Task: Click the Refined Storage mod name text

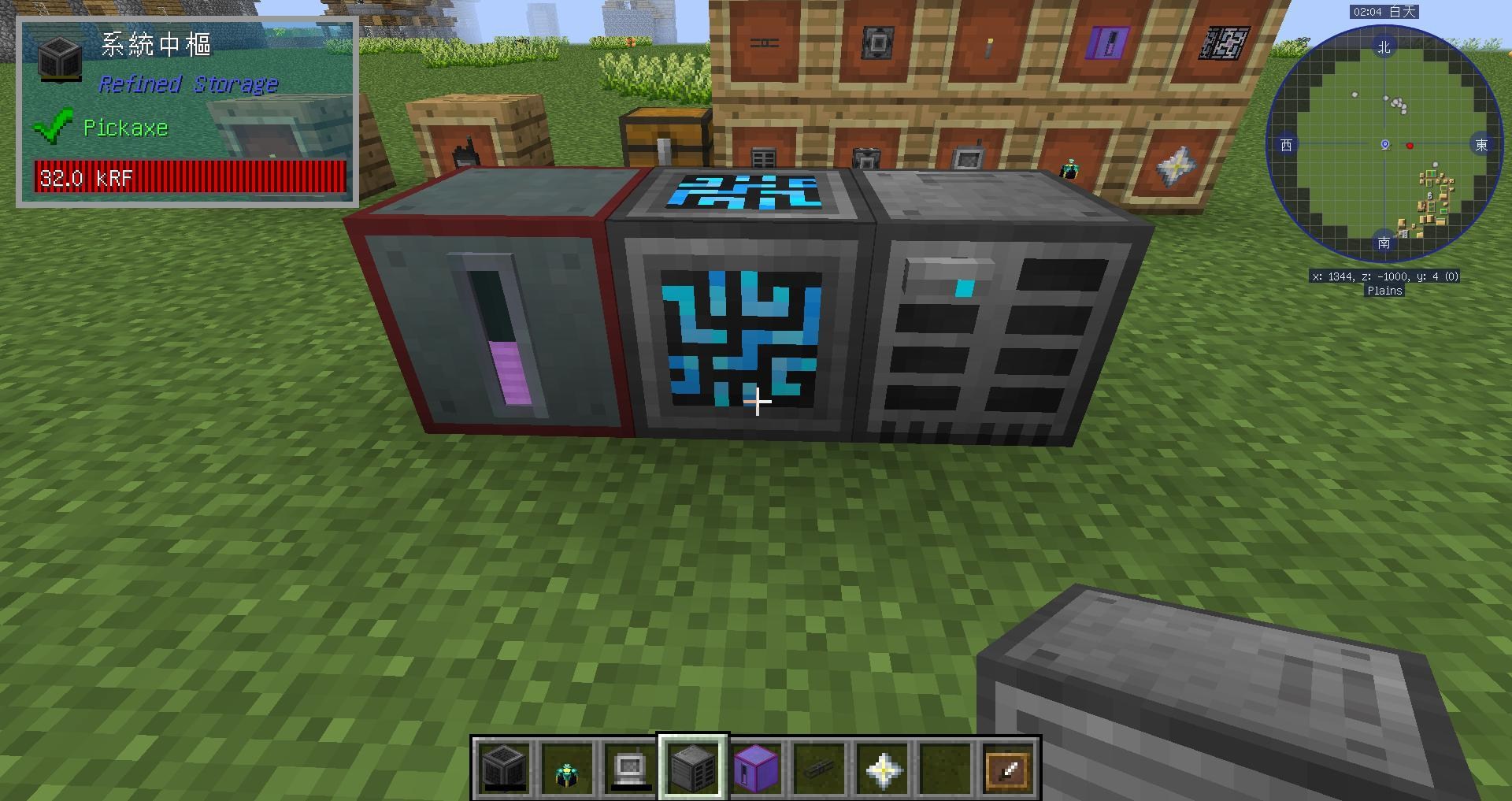Action: click(x=188, y=83)
